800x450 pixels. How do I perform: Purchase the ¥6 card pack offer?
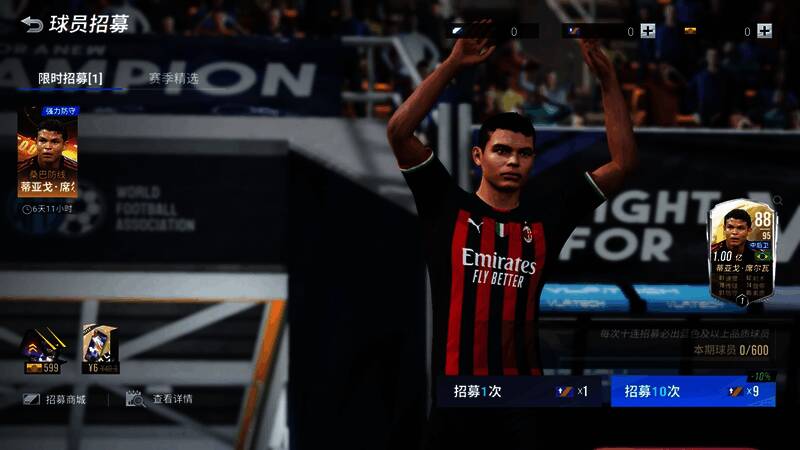click(x=100, y=350)
